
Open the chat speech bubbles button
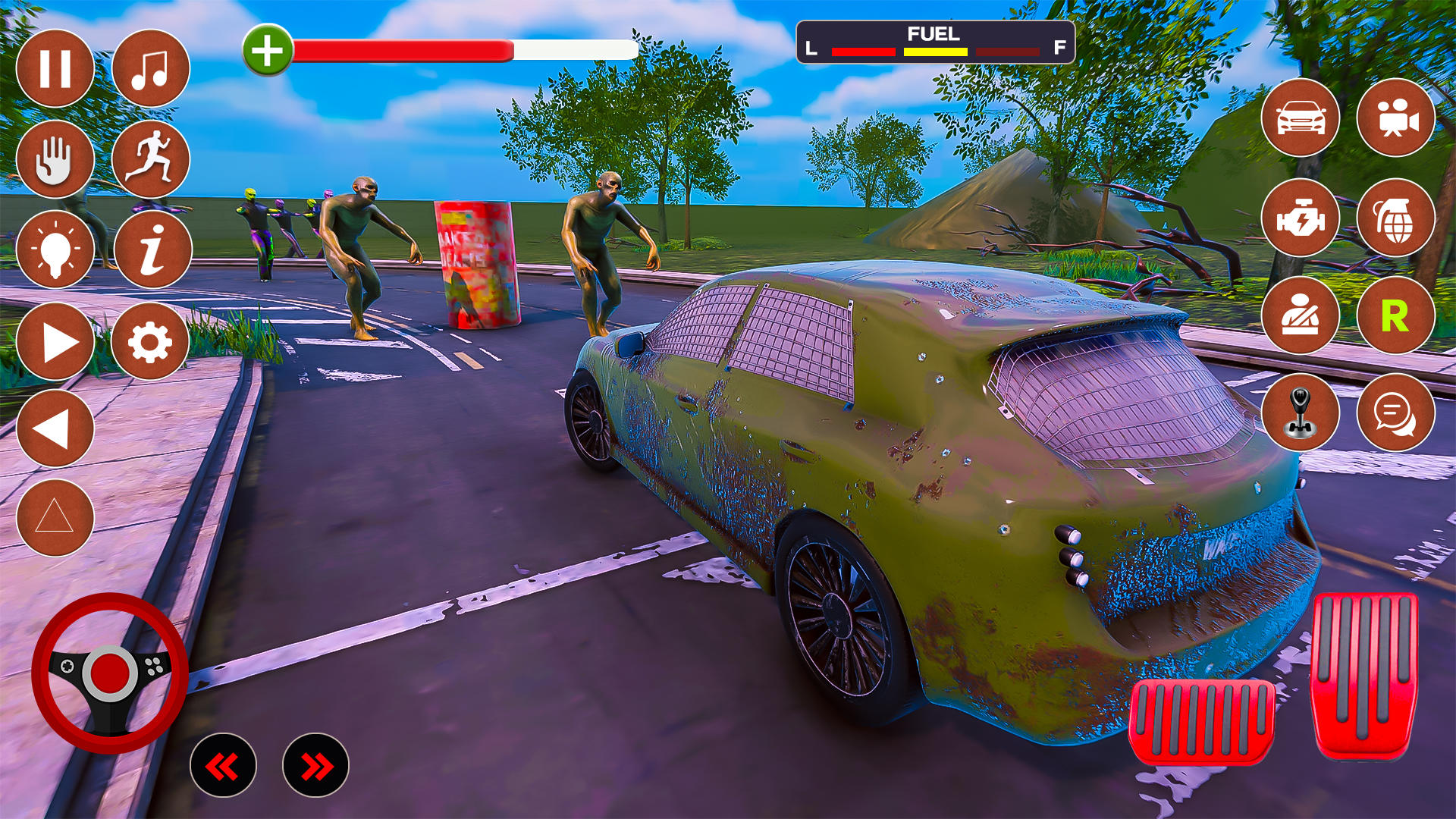click(x=1396, y=413)
